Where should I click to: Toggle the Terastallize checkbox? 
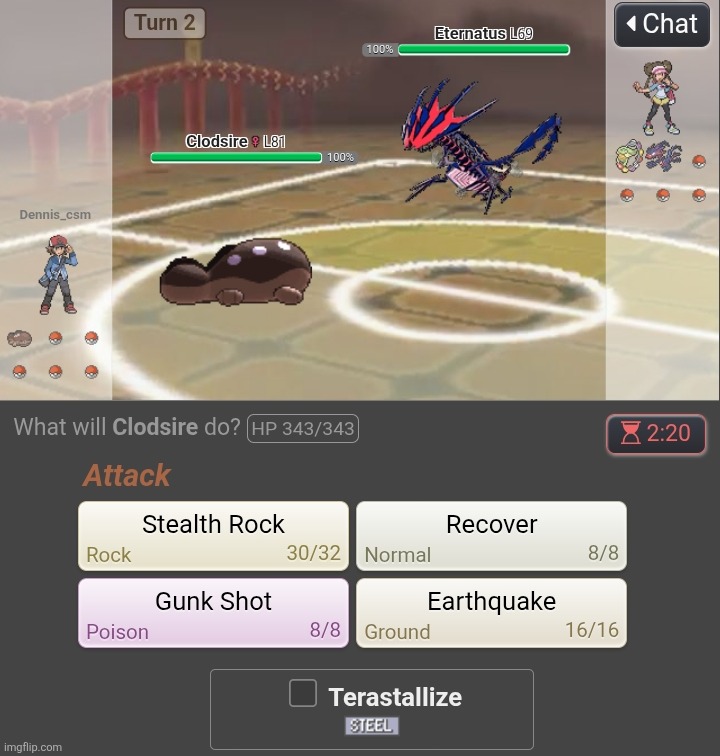pos(303,693)
